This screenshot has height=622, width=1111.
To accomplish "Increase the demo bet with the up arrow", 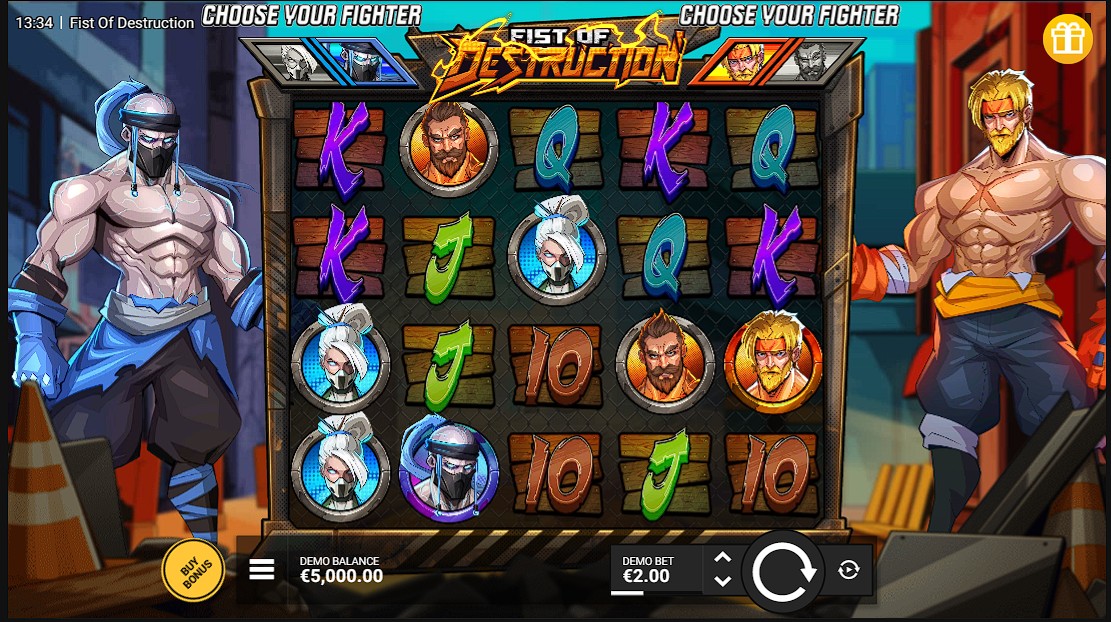I will (723, 559).
